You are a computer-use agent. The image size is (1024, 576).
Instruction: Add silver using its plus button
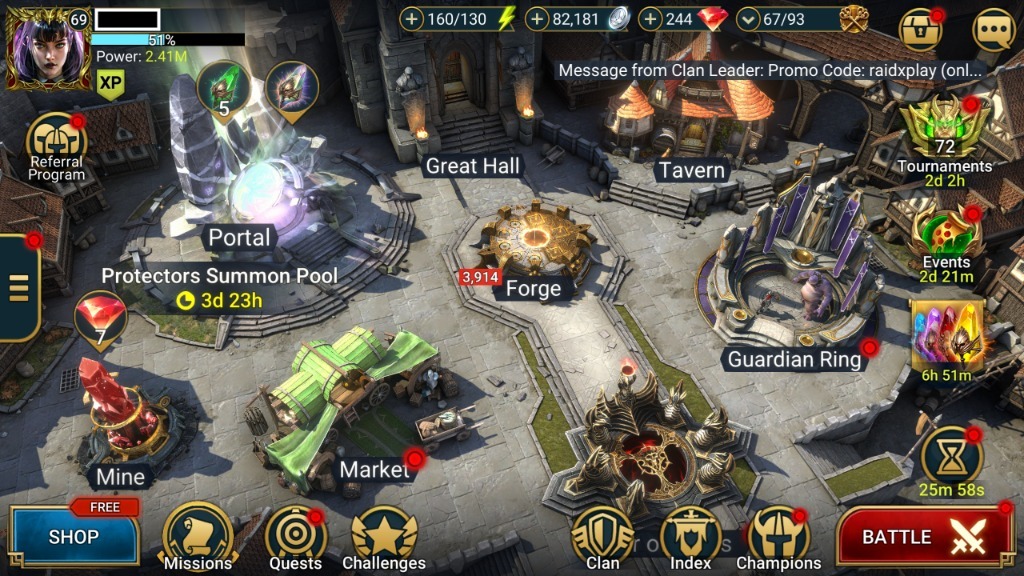[537, 19]
